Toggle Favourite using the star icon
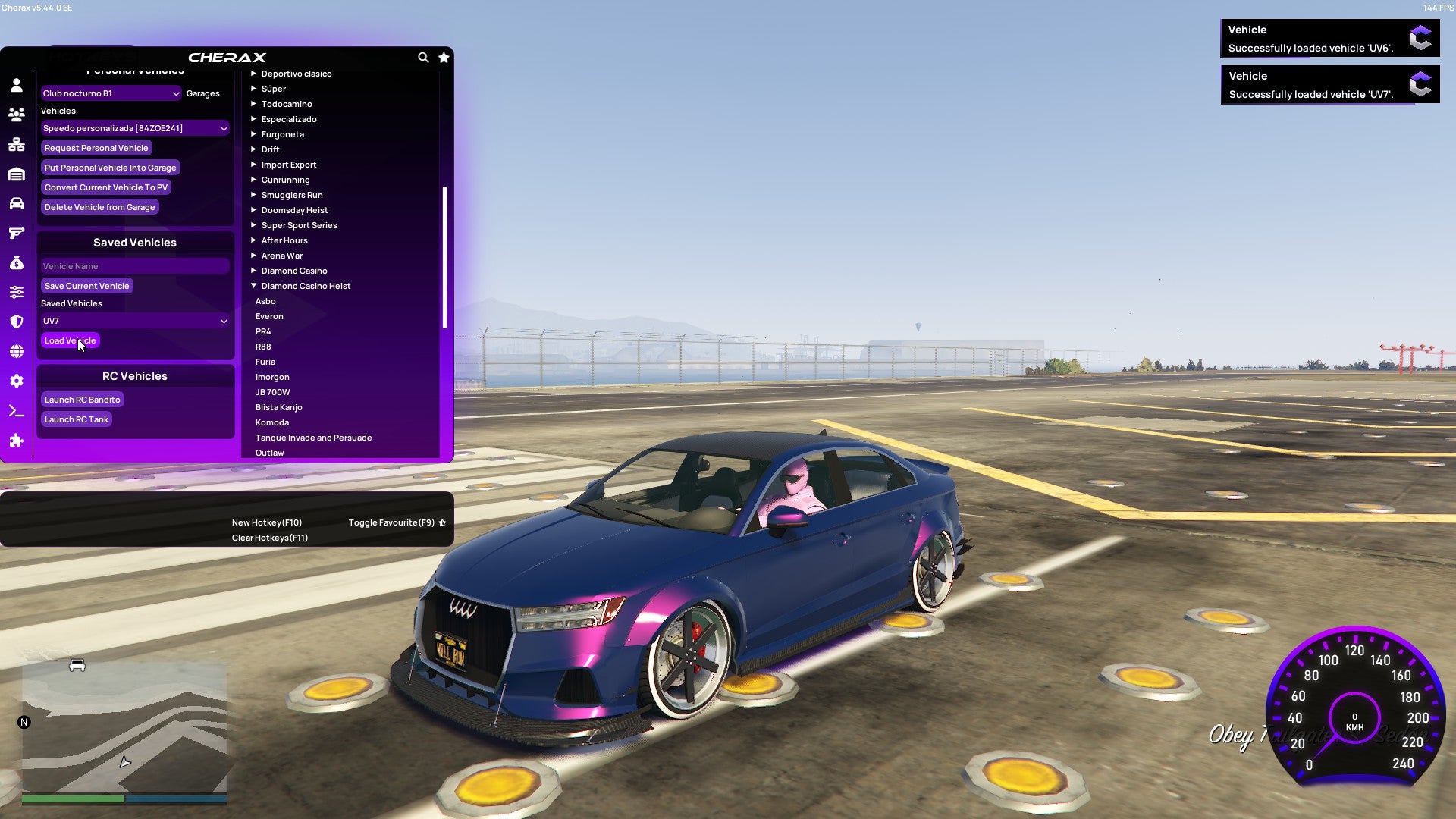This screenshot has height=819, width=1456. click(x=444, y=57)
